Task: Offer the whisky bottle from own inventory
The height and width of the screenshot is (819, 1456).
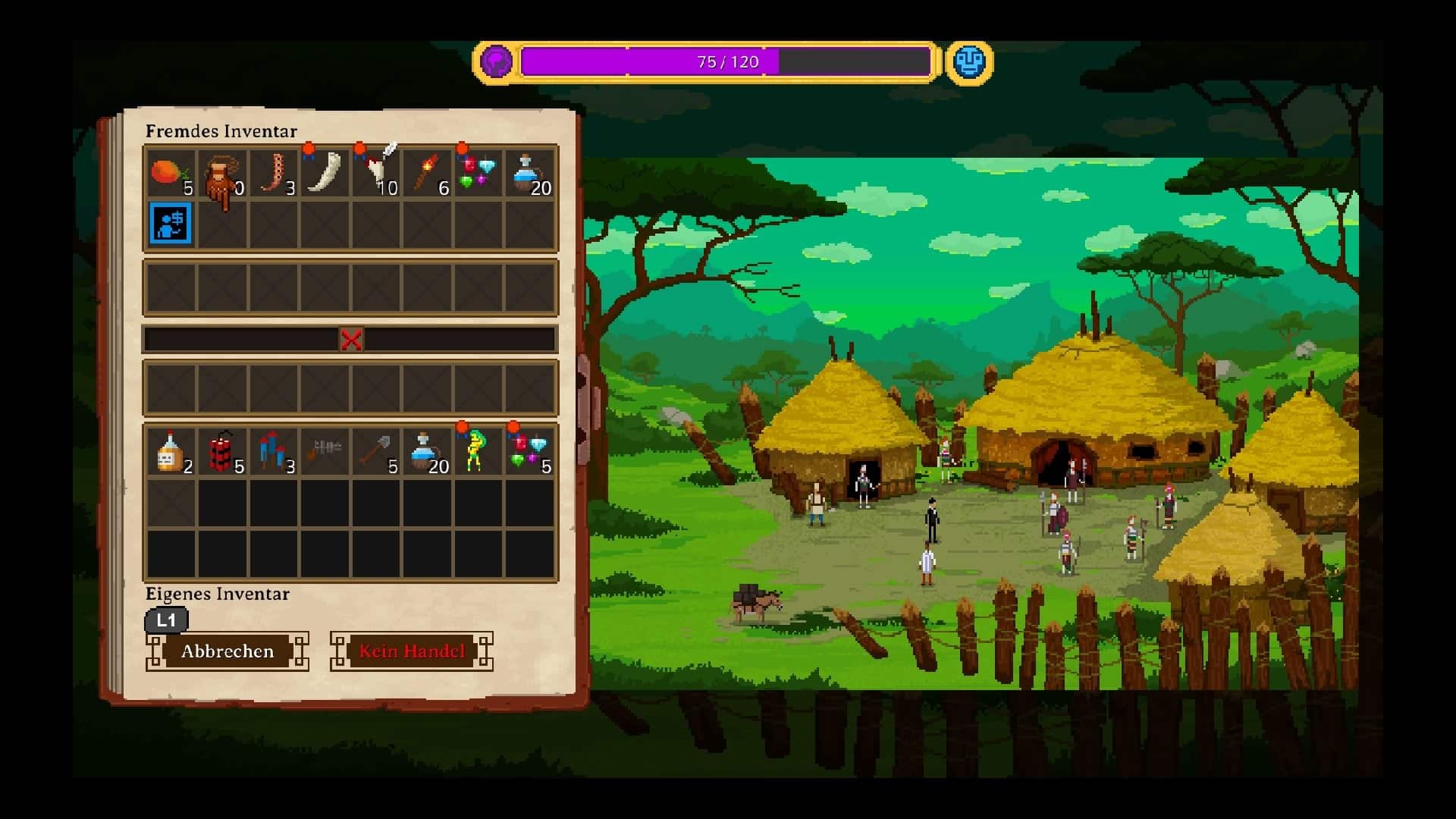Action: coord(170,451)
